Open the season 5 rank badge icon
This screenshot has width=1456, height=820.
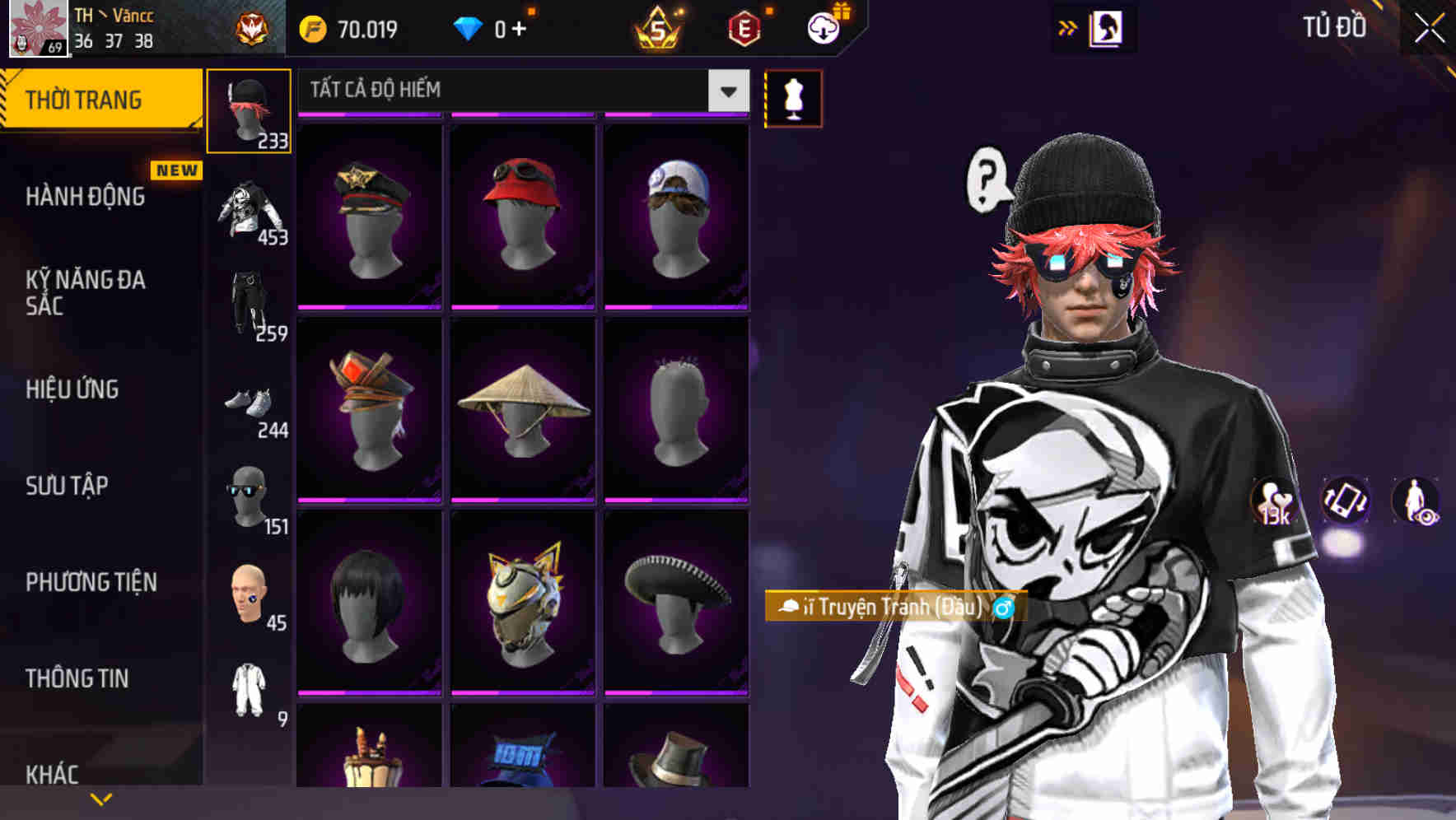pyautogui.click(x=659, y=29)
